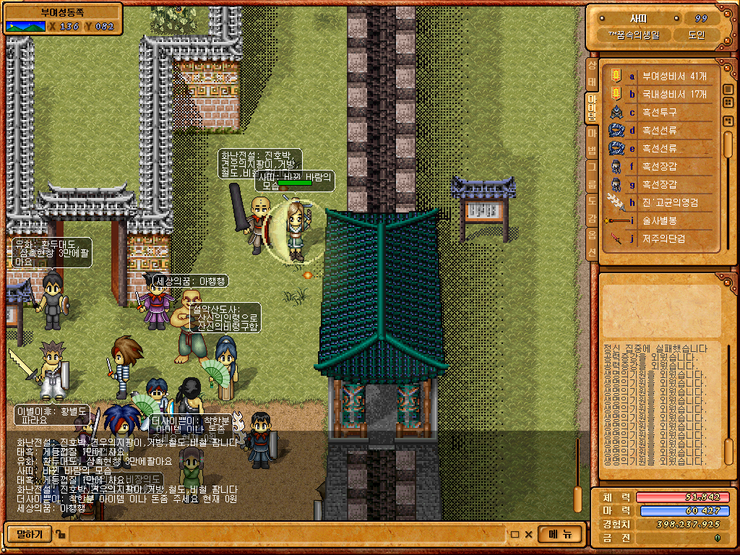
Task: Select the 진 고균의영검 sword item
Action: coord(668,202)
